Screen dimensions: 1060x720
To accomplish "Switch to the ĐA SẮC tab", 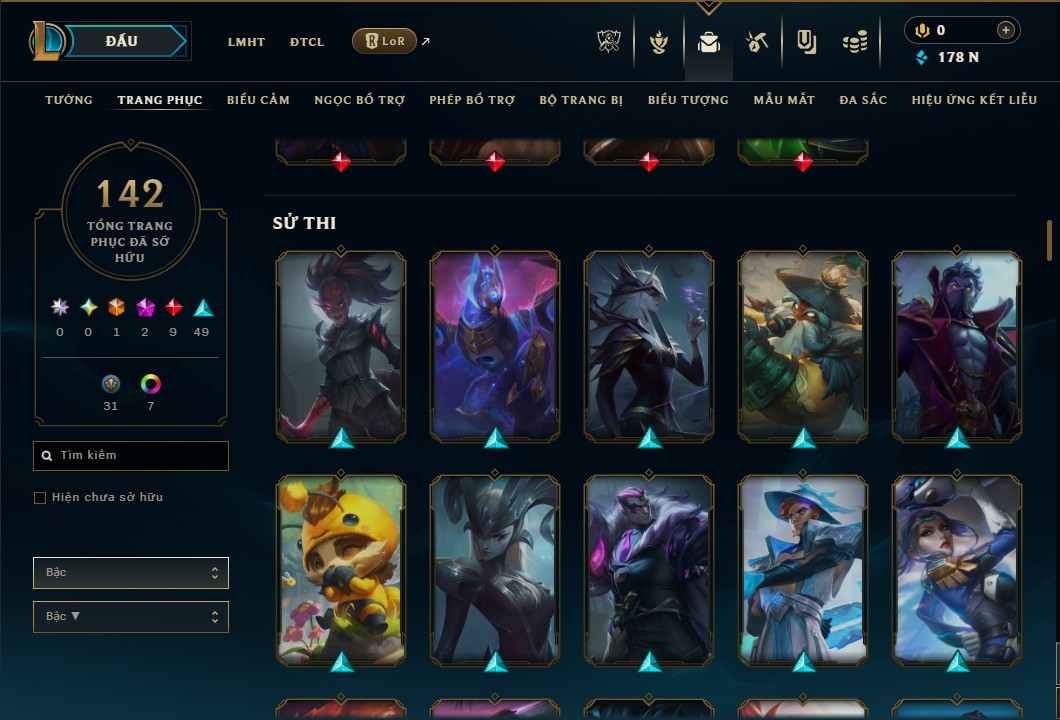I will (x=863, y=100).
